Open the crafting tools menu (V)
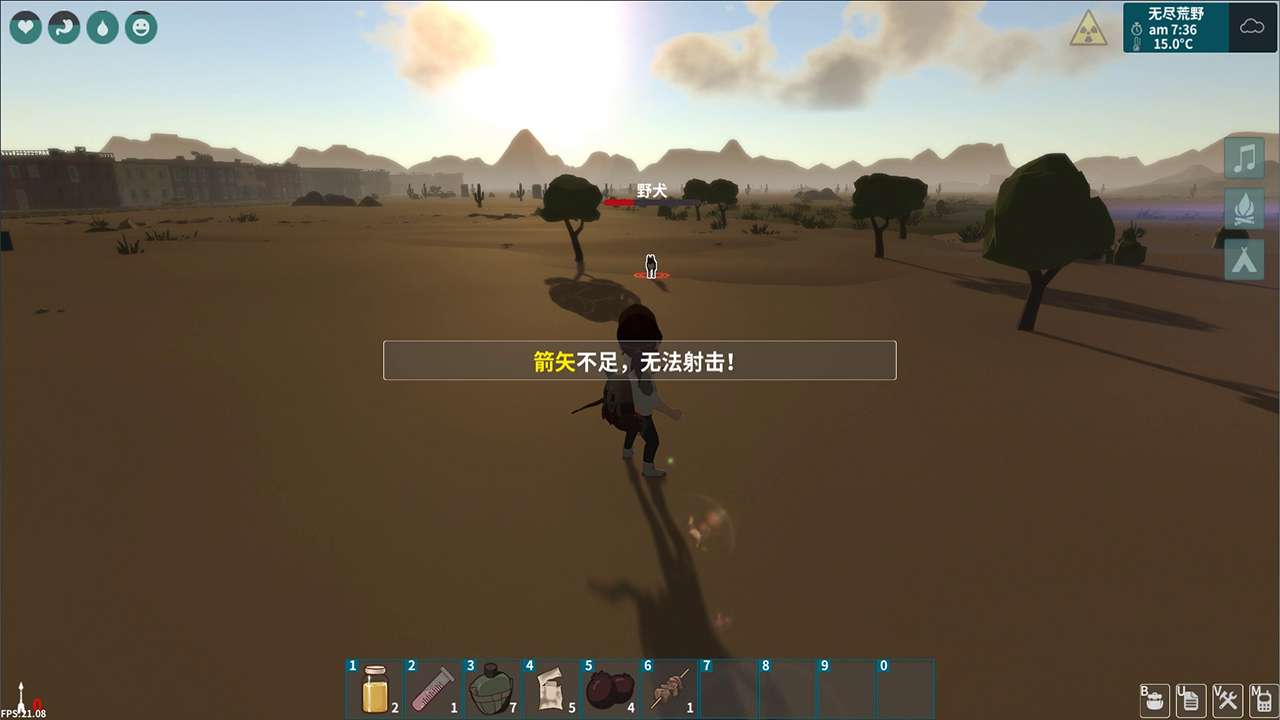Viewport: 1280px width, 720px height. (1226, 700)
